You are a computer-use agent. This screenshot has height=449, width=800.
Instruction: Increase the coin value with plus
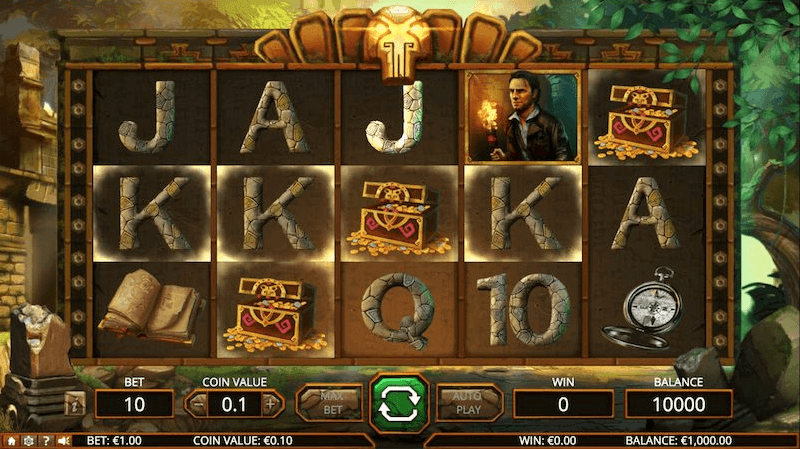coord(269,405)
